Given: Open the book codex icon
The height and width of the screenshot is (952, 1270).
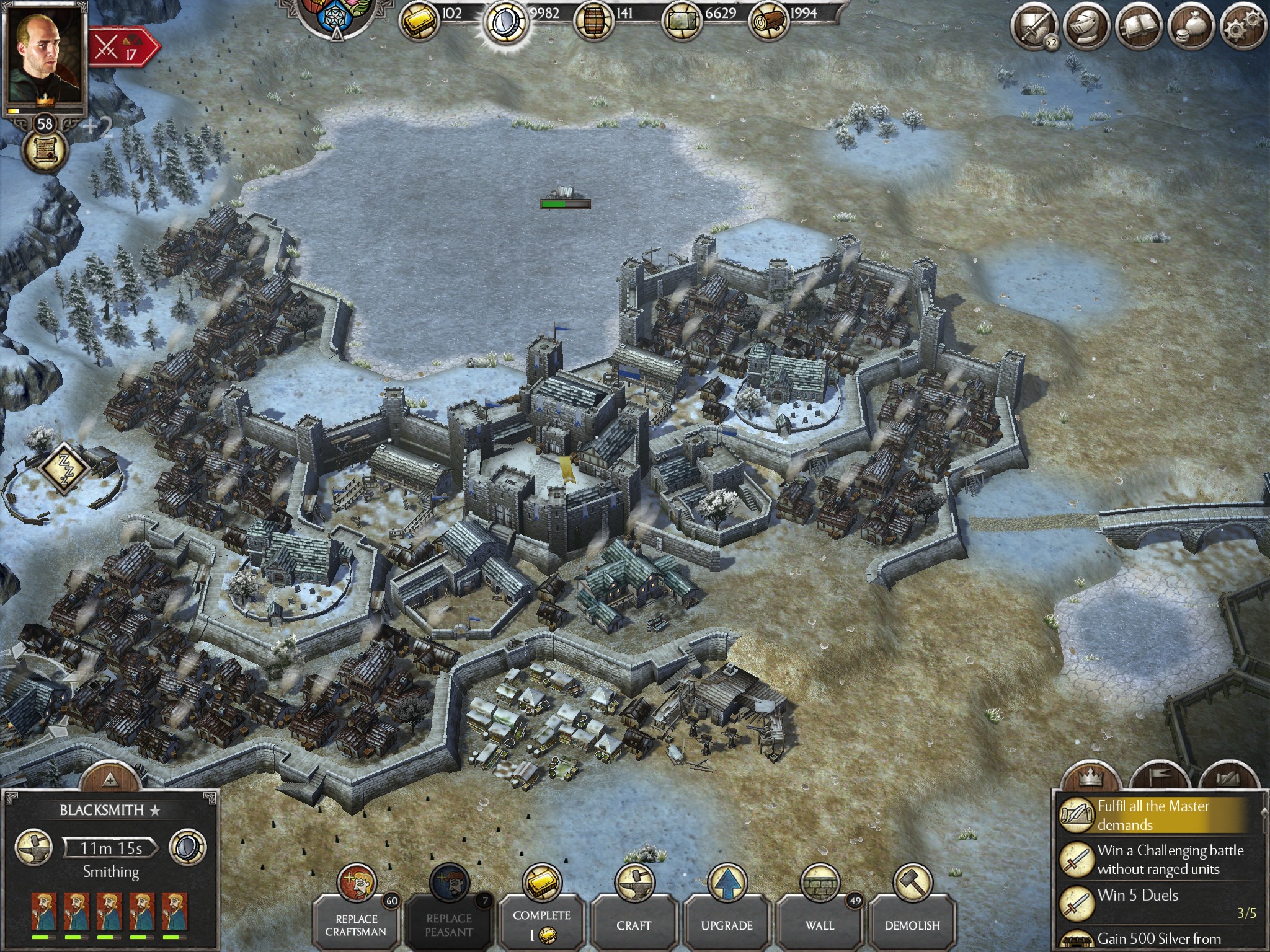Looking at the screenshot, I should (x=1139, y=27).
